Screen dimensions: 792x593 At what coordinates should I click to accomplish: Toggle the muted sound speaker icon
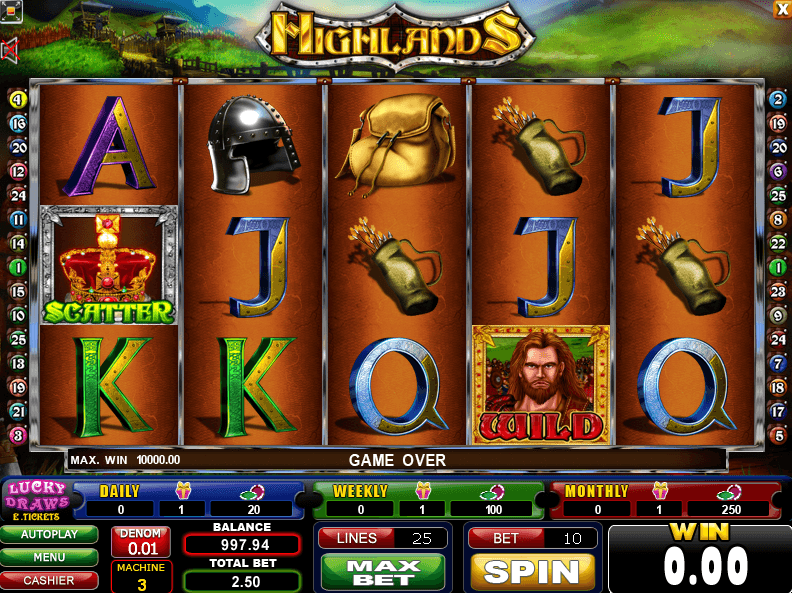pos(10,50)
